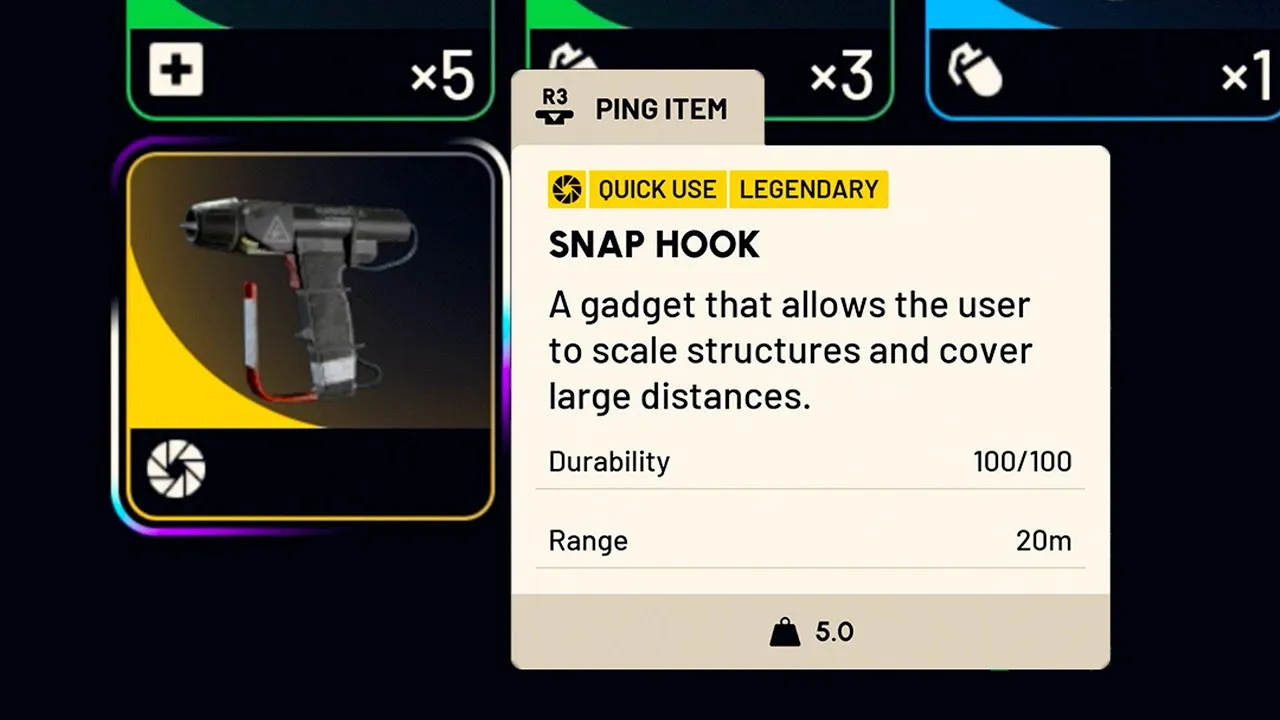Click the SNAP HOOK item title
The height and width of the screenshot is (720, 1280).
tap(654, 244)
